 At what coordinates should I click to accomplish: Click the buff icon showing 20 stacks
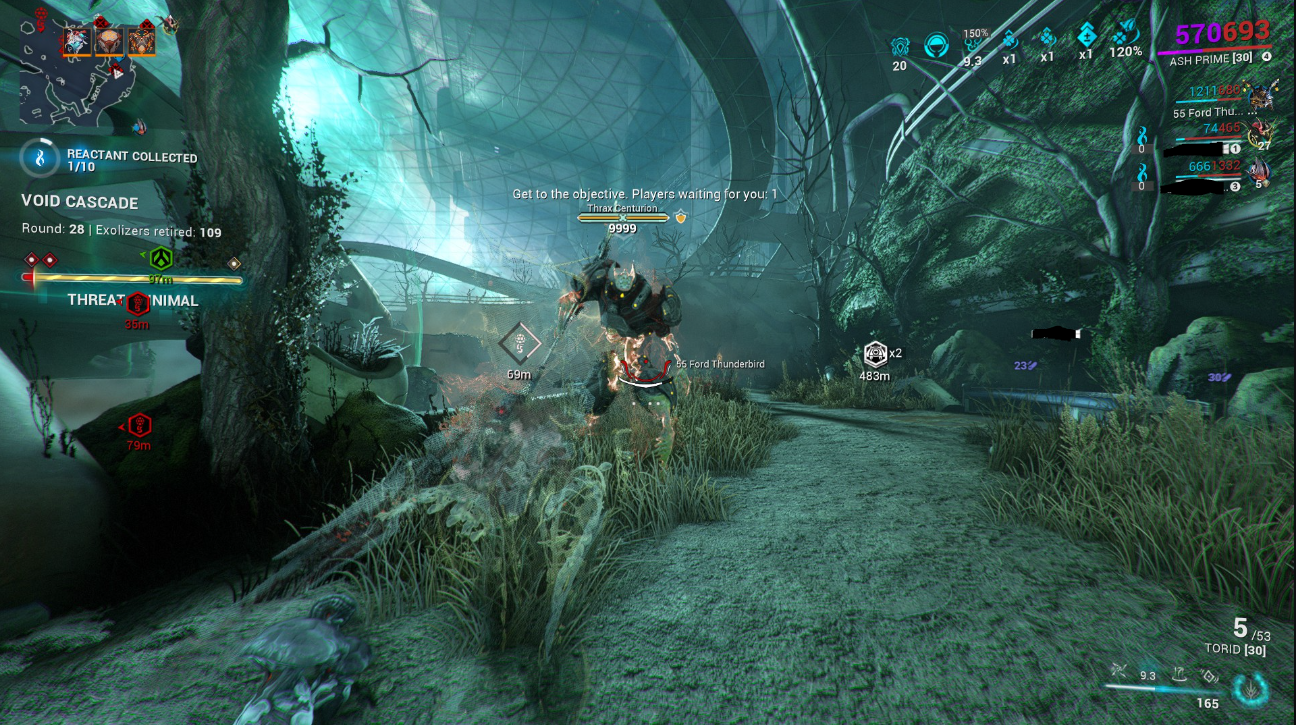[x=899, y=46]
